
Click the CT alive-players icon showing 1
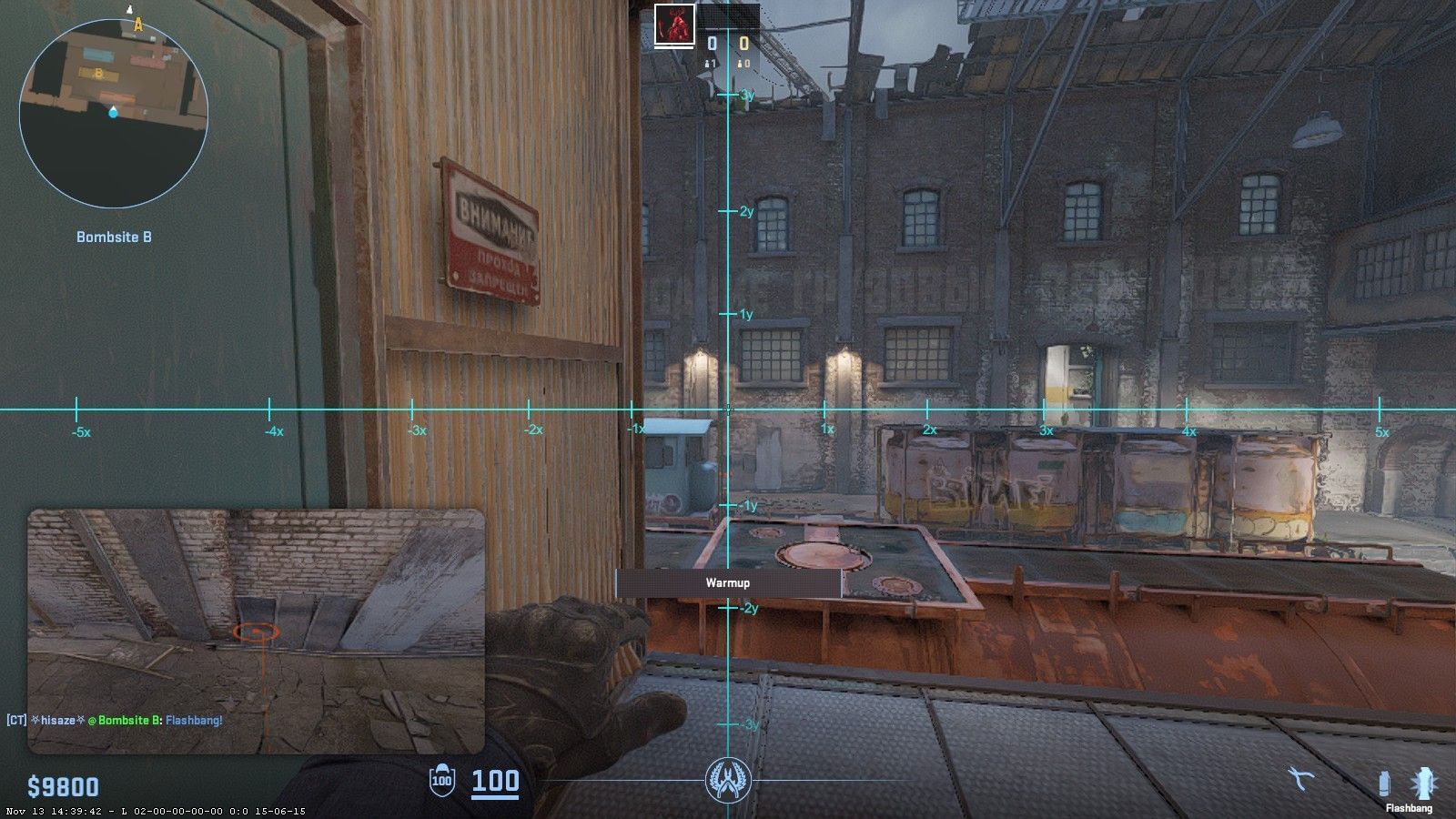(710, 62)
